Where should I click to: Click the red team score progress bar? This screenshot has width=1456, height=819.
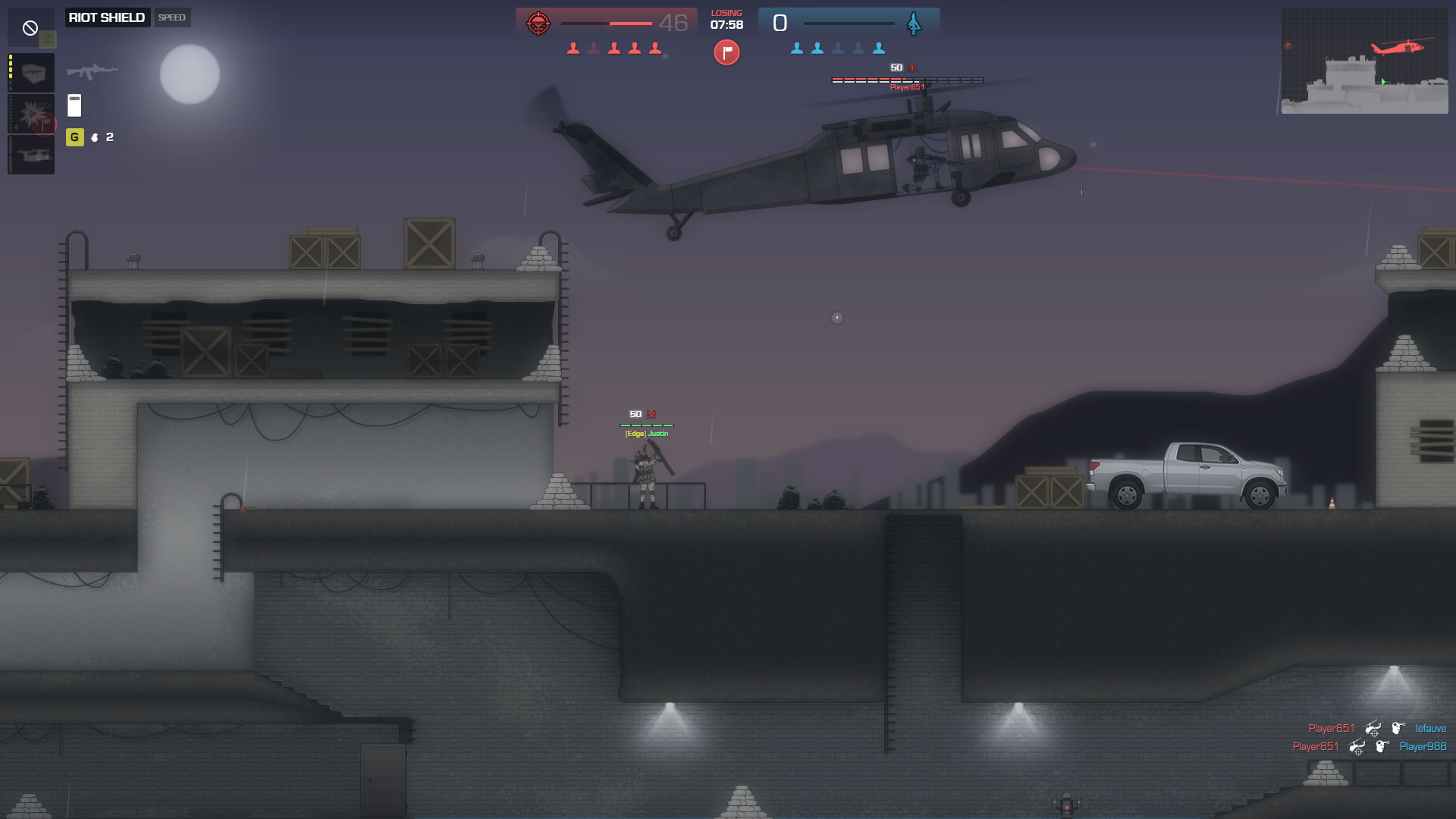coord(607,24)
